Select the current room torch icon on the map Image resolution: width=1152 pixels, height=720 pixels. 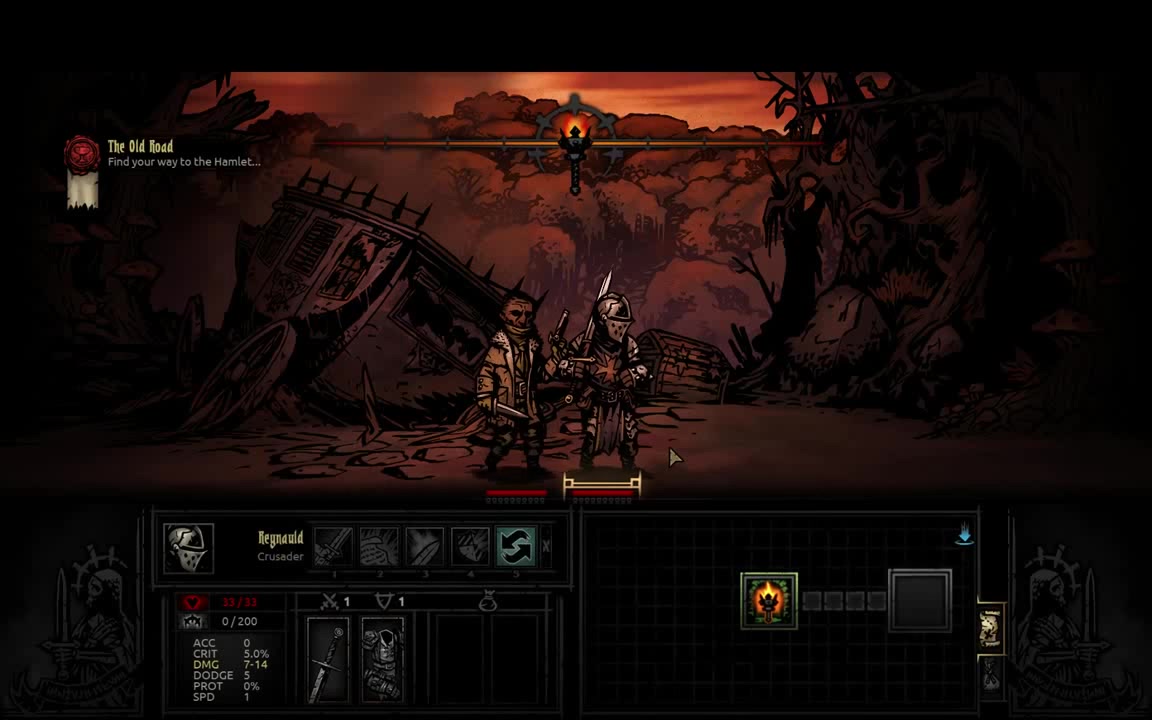click(769, 600)
